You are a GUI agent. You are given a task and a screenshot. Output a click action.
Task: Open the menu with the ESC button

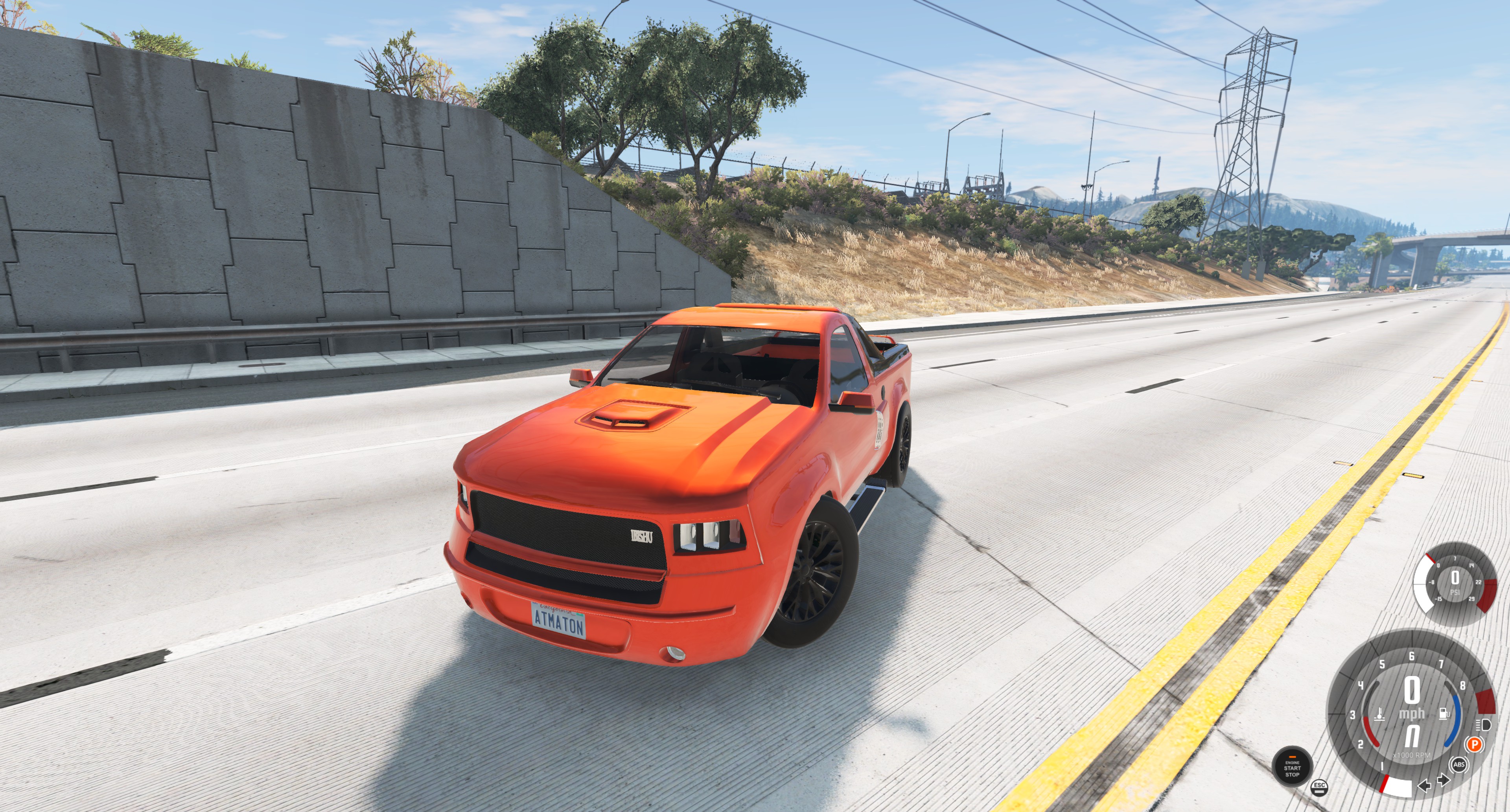click(1319, 787)
